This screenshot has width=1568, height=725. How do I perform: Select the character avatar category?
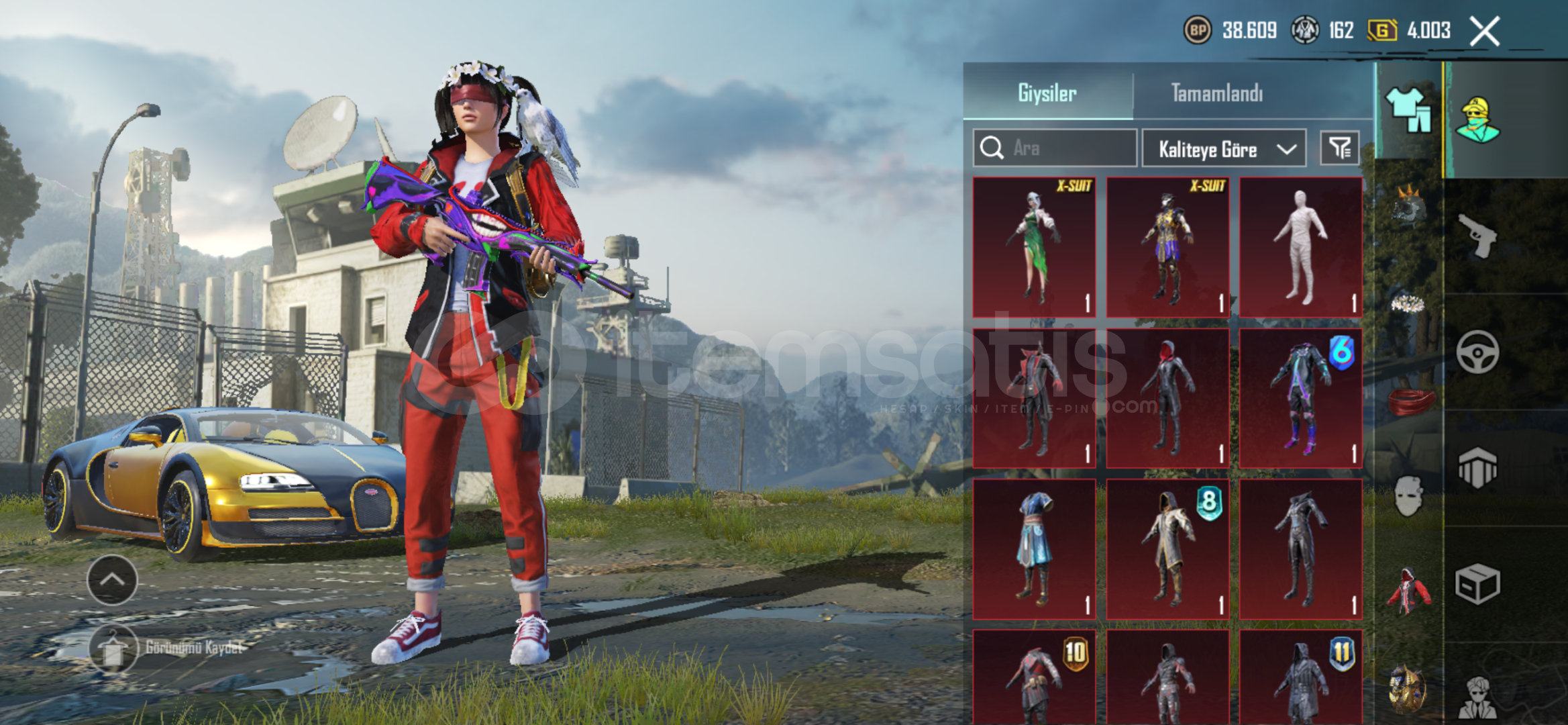click(x=1477, y=120)
